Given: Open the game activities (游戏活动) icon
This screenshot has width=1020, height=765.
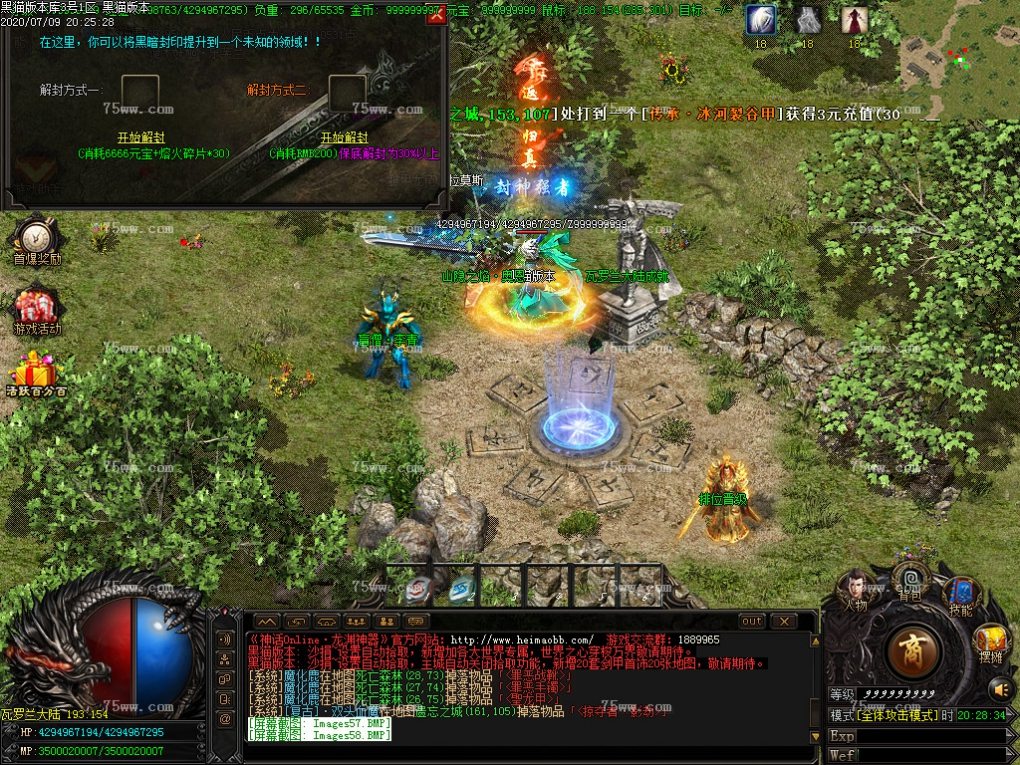Looking at the screenshot, I should pos(36,310).
